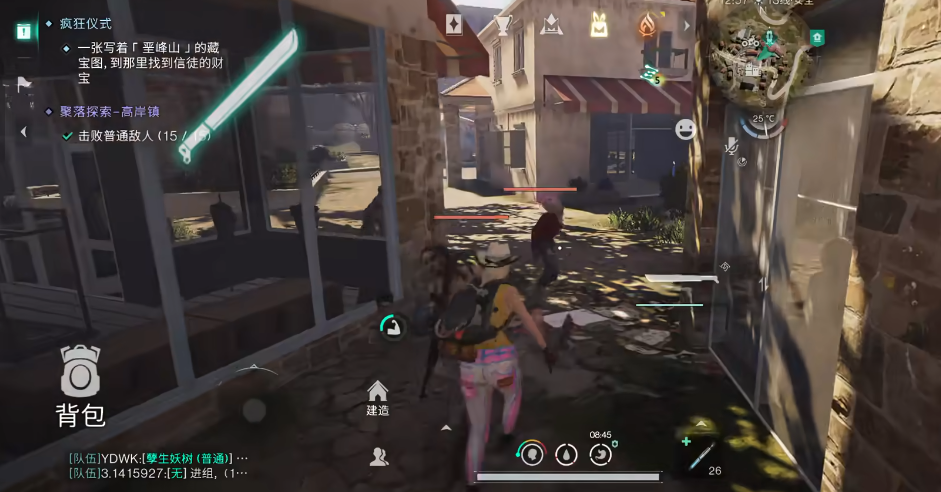Open the 建造 build menu

[377, 397]
